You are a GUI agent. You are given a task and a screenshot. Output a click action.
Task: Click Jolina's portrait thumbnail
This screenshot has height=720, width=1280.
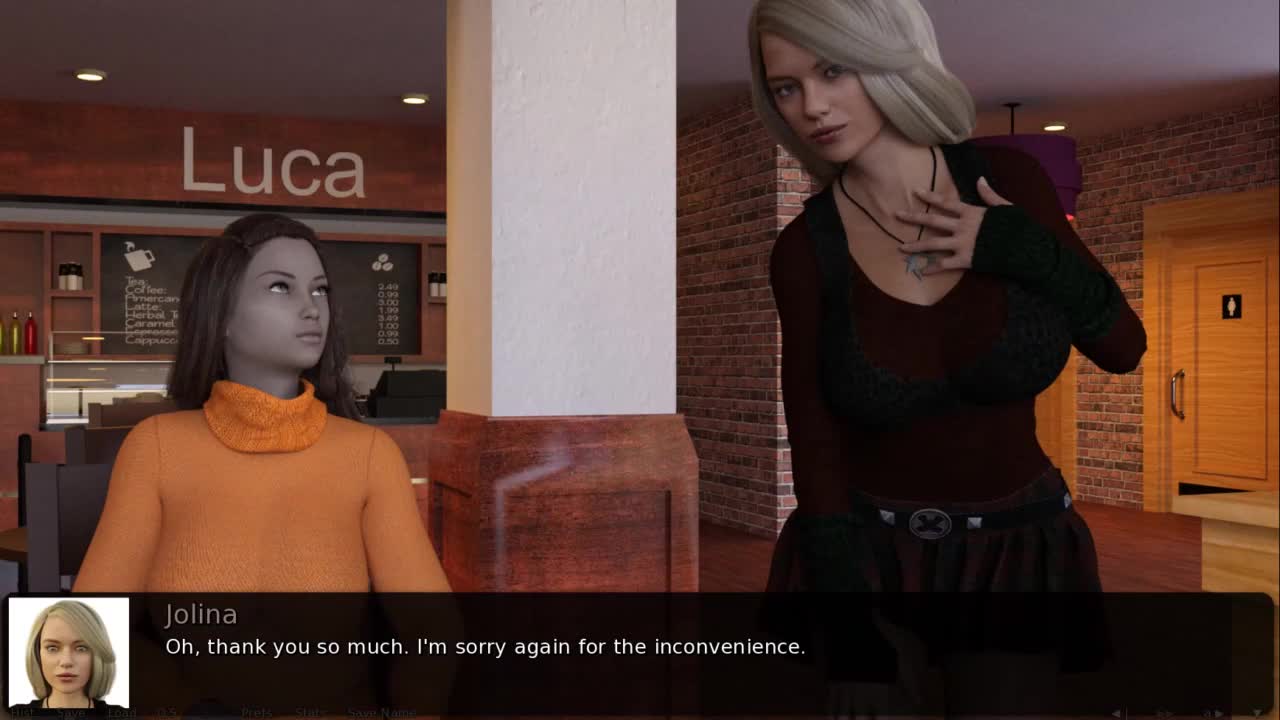coord(69,652)
